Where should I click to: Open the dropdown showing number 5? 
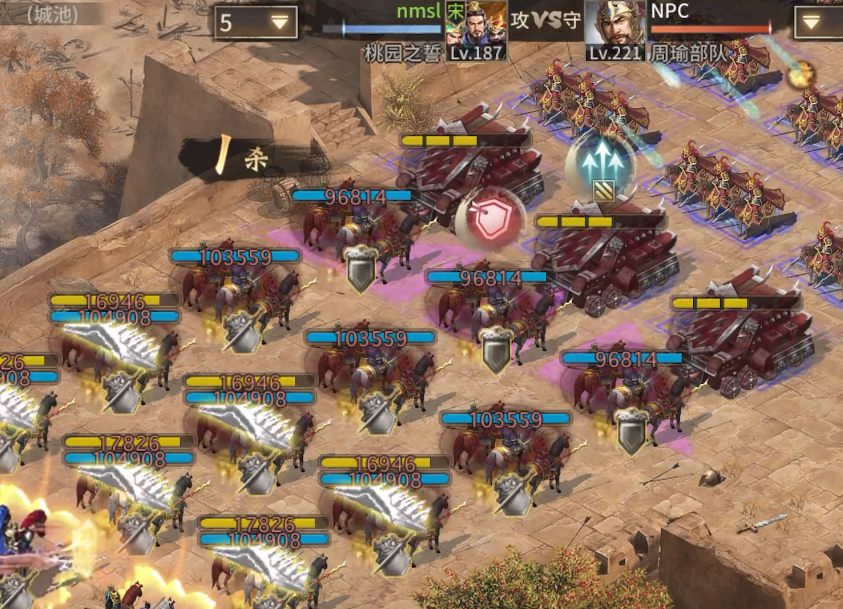(x=256, y=22)
